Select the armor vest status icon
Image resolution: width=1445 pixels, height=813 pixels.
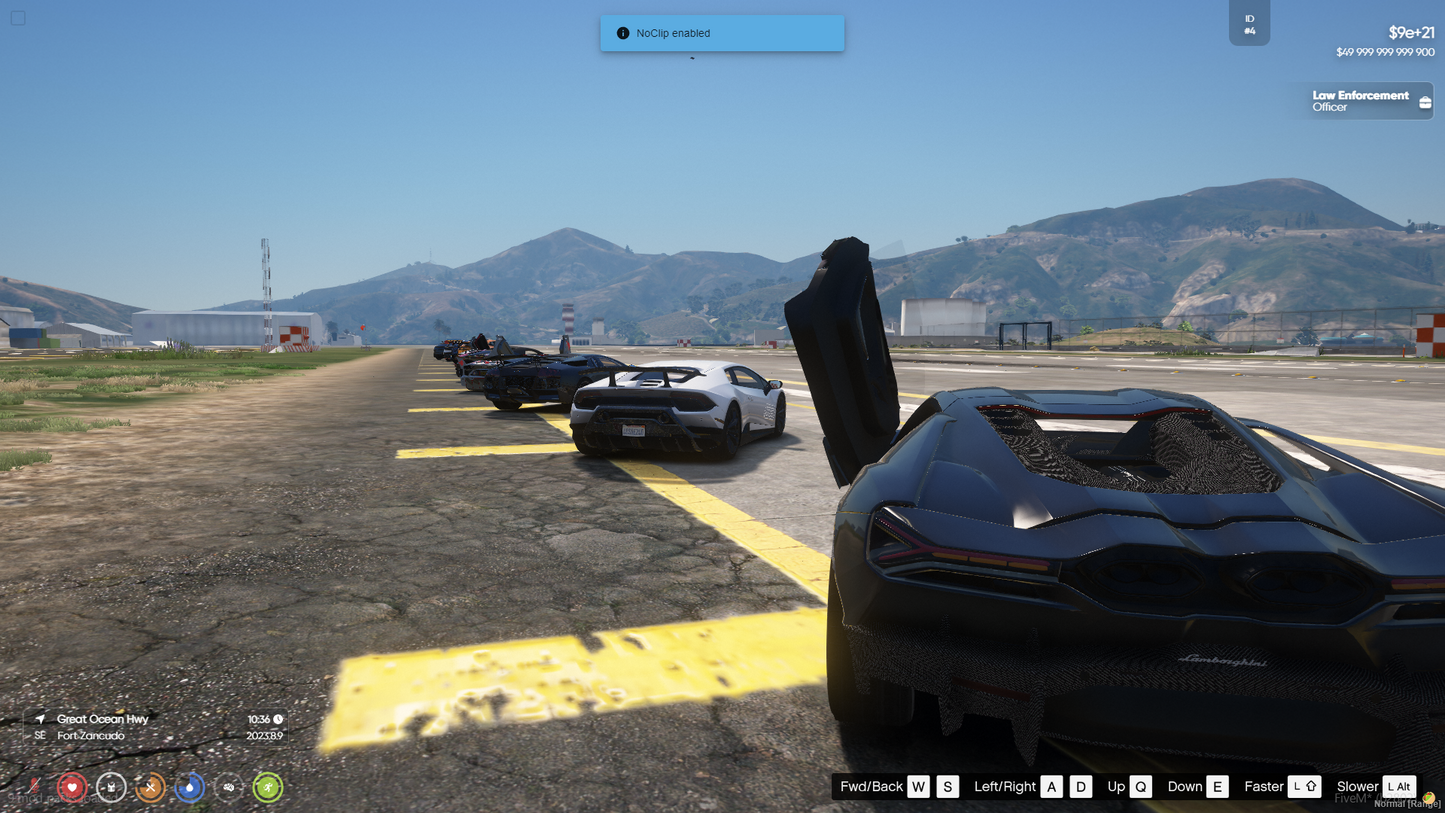point(111,788)
